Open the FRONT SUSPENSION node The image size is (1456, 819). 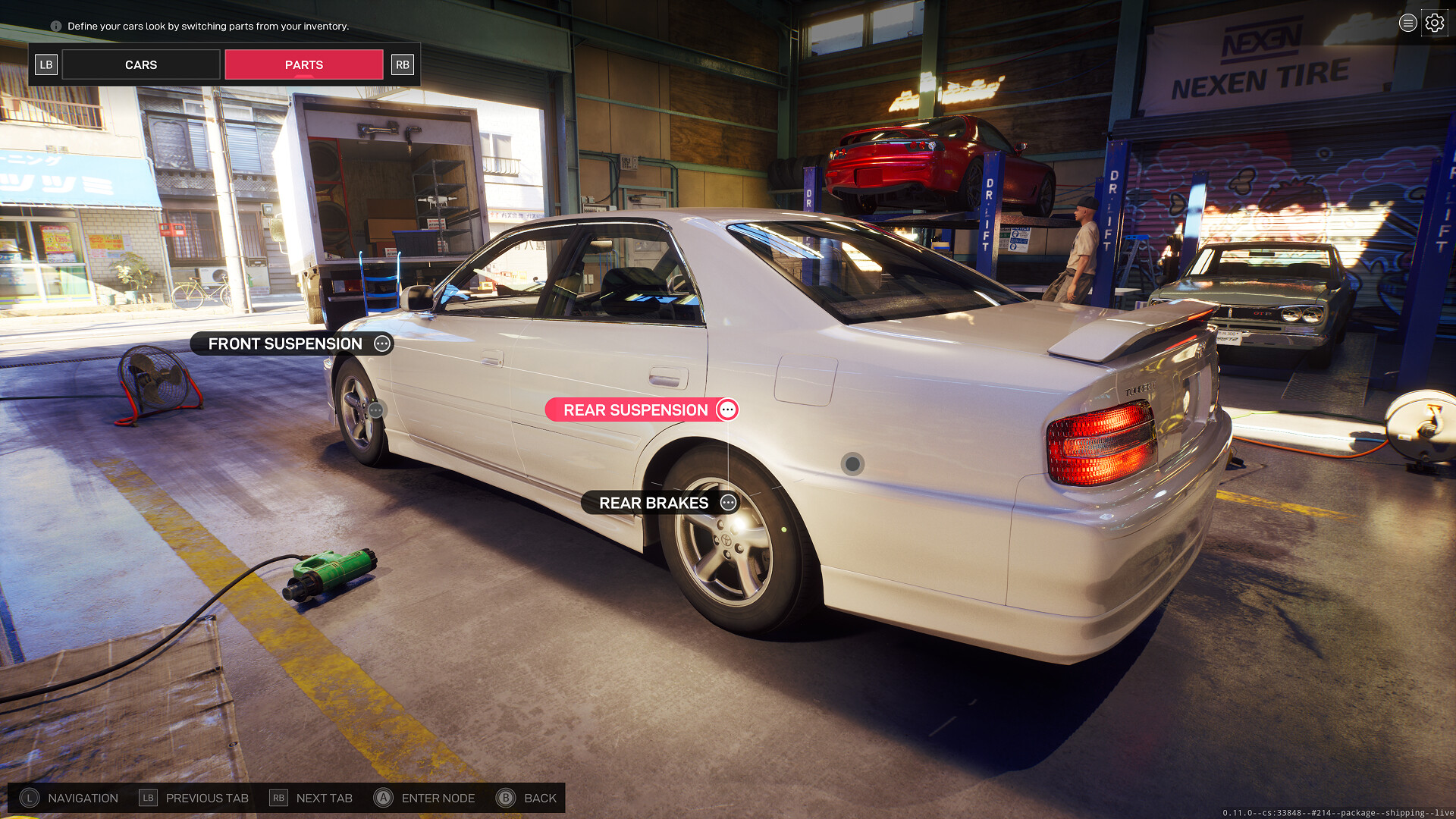tap(292, 344)
